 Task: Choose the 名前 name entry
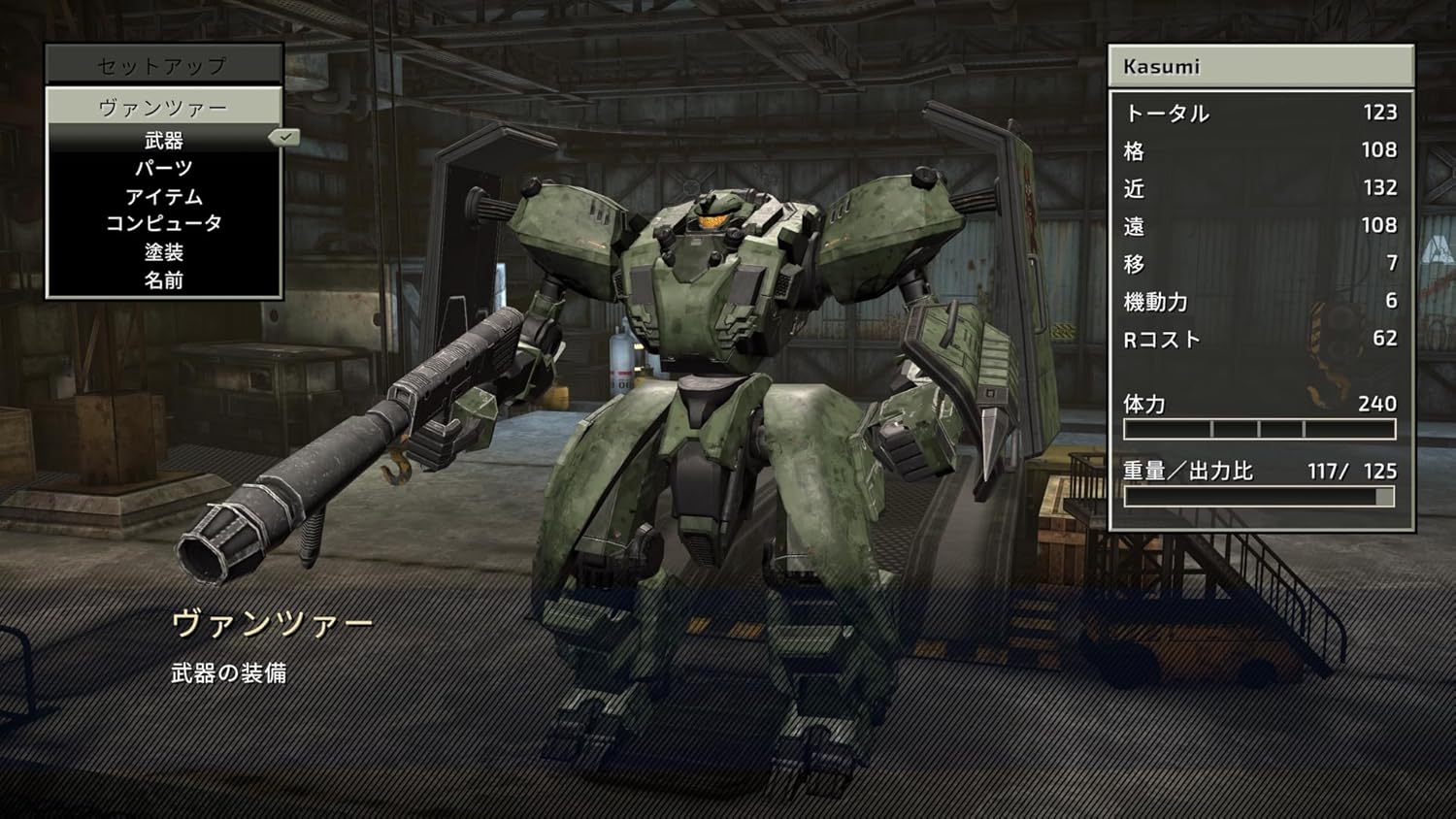point(164,280)
